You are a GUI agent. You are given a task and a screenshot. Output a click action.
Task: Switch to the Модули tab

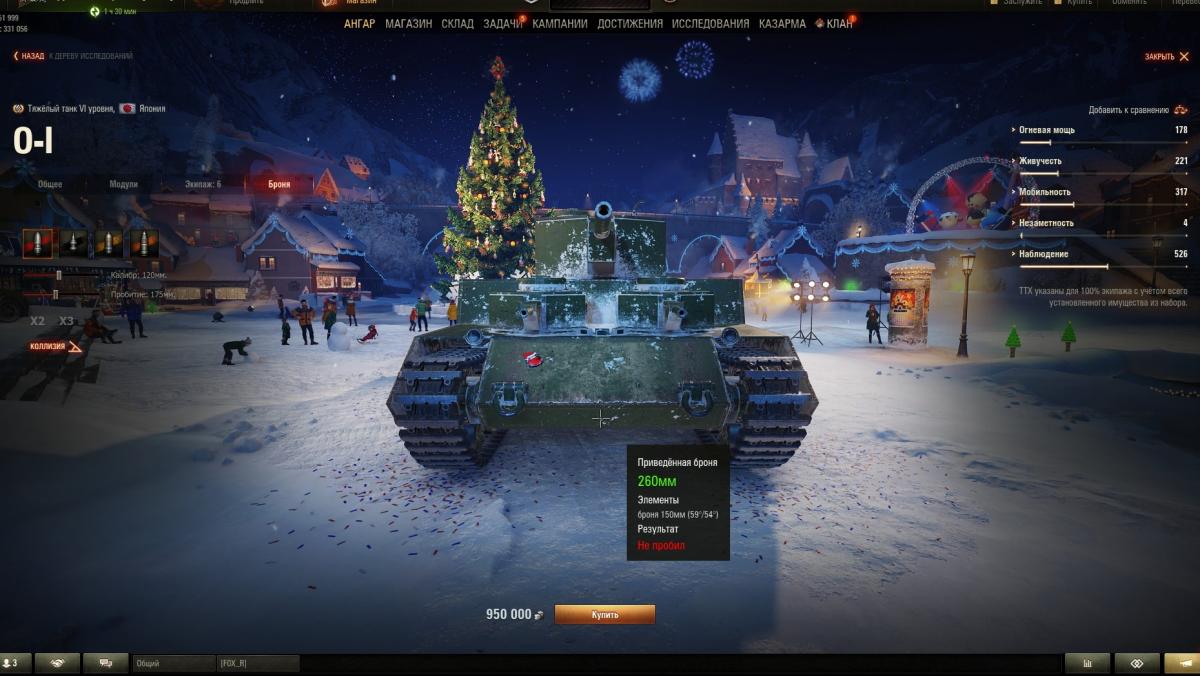click(x=123, y=184)
